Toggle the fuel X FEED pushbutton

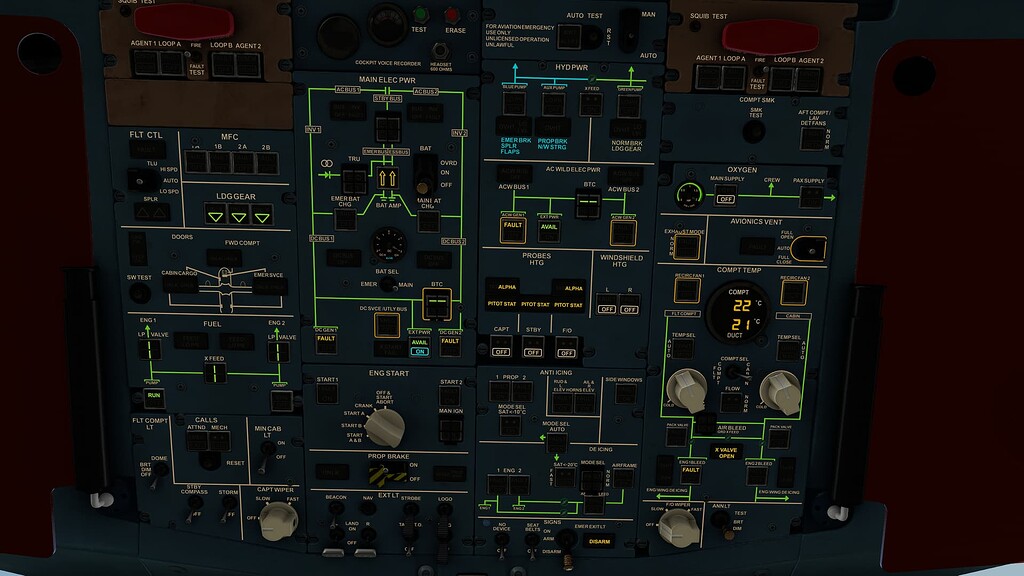pos(214,373)
